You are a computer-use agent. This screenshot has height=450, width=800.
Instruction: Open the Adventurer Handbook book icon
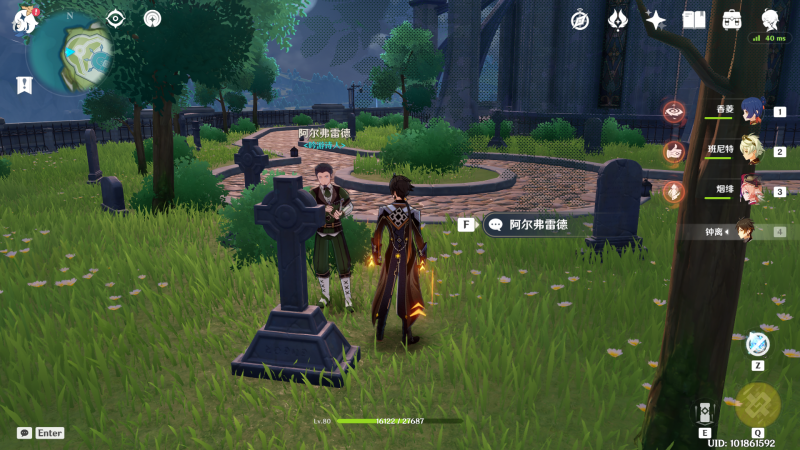[x=694, y=20]
